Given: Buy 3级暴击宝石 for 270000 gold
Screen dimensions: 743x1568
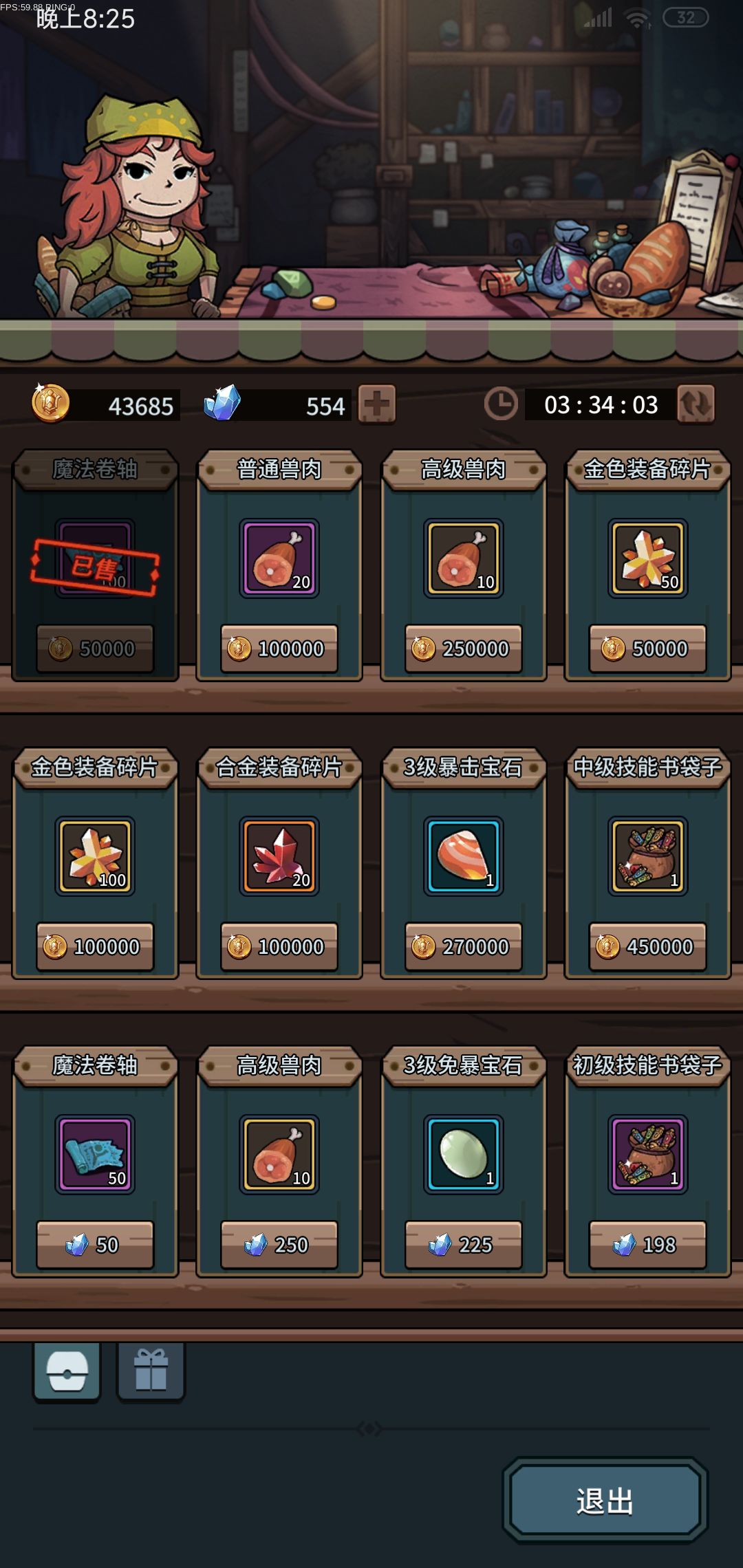Looking at the screenshot, I should pyautogui.click(x=464, y=947).
